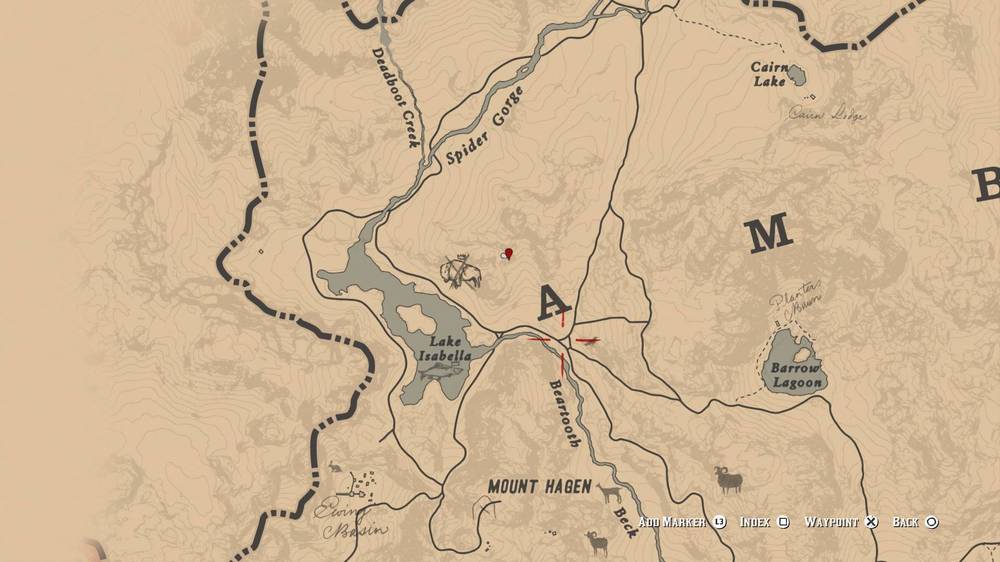Click the legendary bison icon

pos(461,271)
